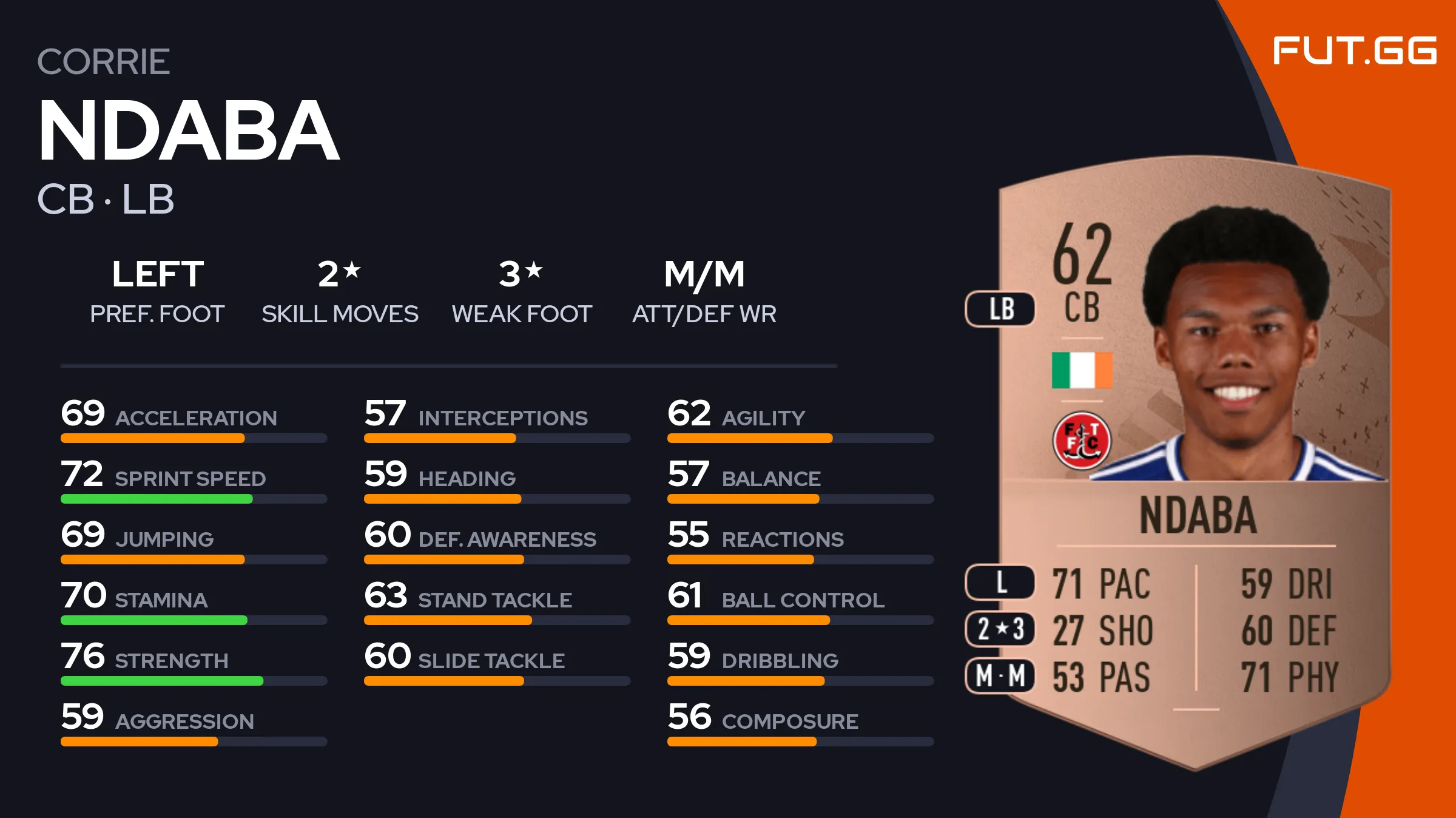The height and width of the screenshot is (818, 1456).
Task: Click the red club crest on the card
Action: [1082, 441]
